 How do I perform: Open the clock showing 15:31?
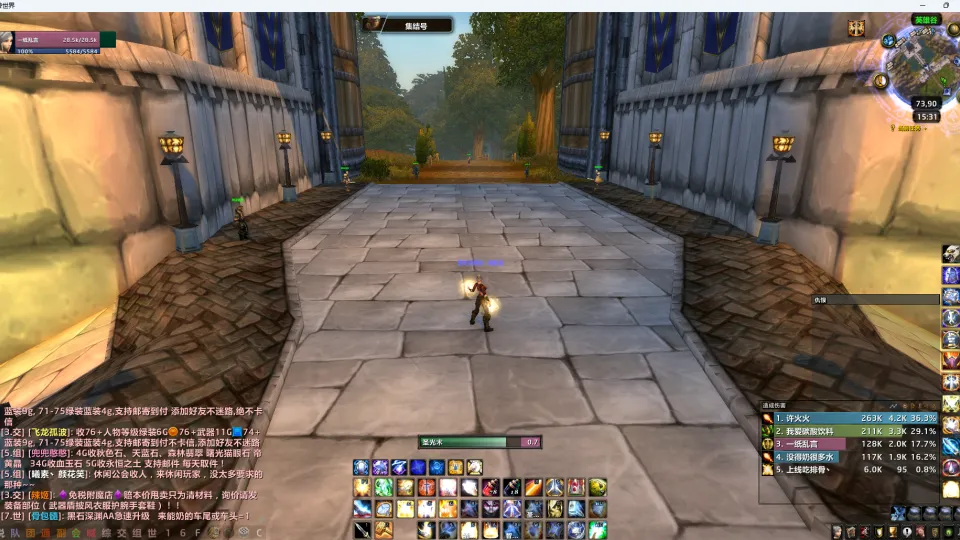point(927,117)
